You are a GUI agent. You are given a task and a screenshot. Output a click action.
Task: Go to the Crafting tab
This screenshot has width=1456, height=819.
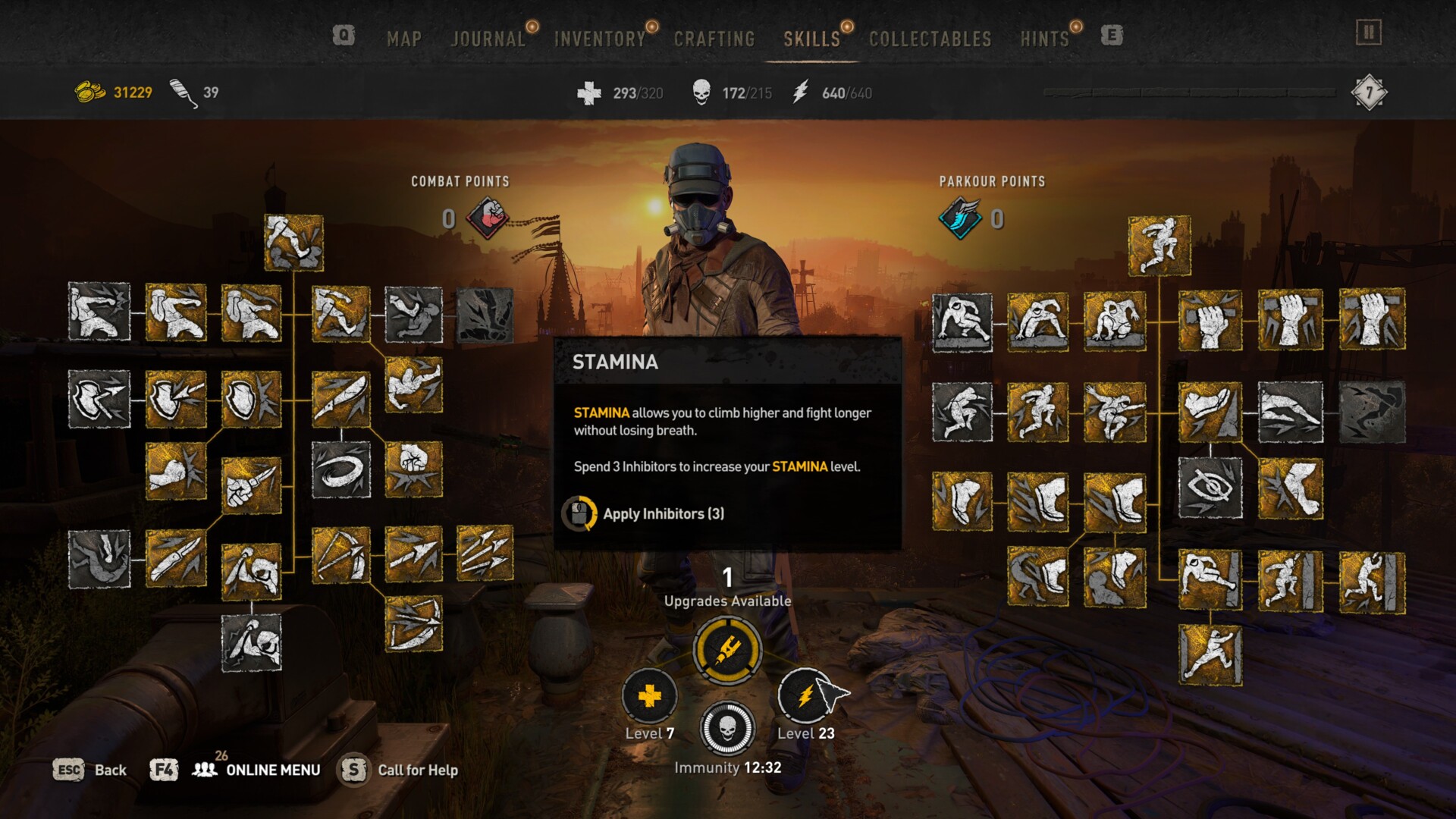pyautogui.click(x=714, y=39)
